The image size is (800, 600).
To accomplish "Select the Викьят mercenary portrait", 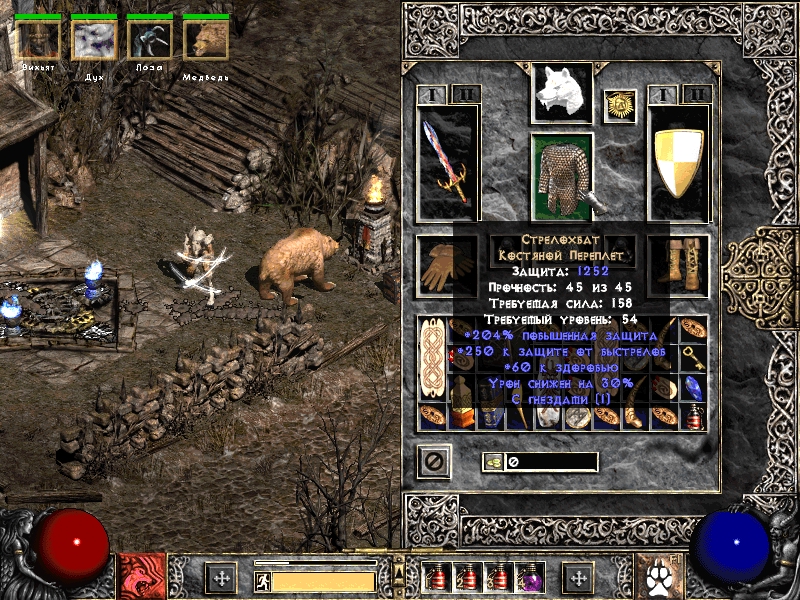I will [38, 40].
